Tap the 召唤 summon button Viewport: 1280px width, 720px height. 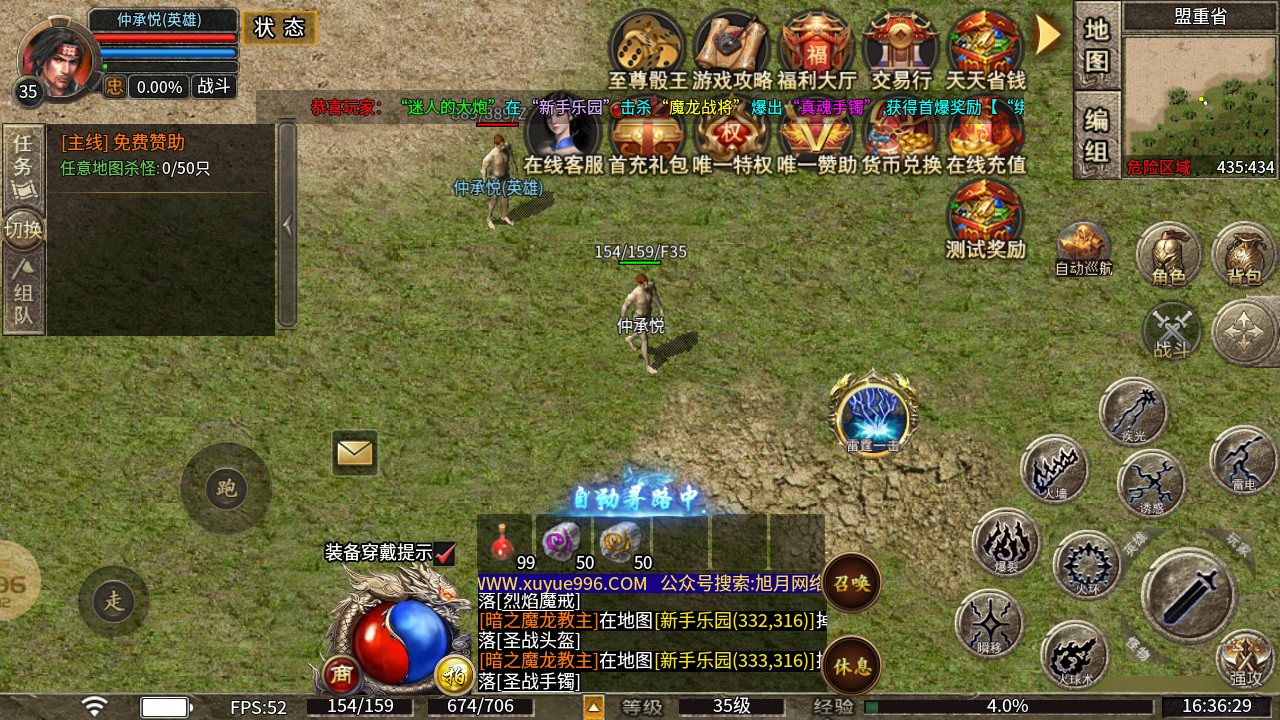click(852, 582)
